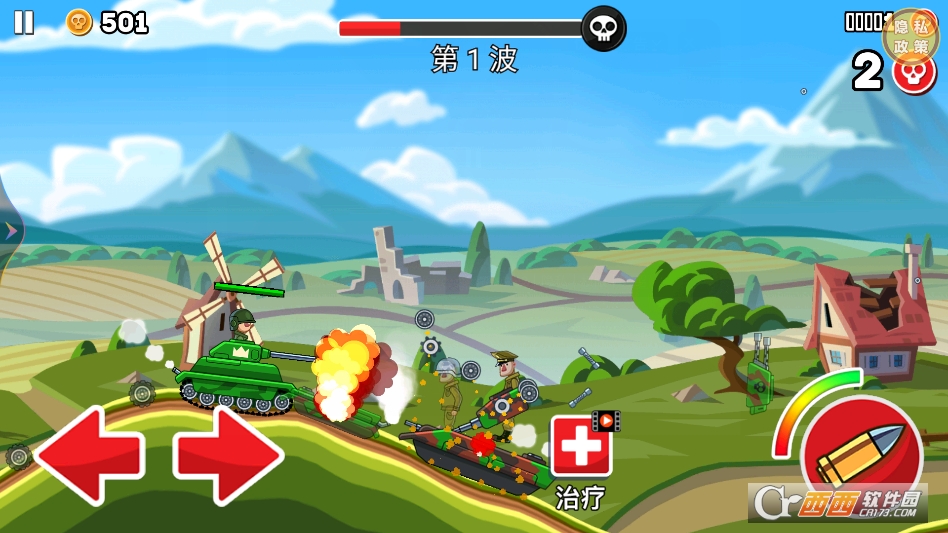
Task: Pause the game
Action: coord(23,22)
